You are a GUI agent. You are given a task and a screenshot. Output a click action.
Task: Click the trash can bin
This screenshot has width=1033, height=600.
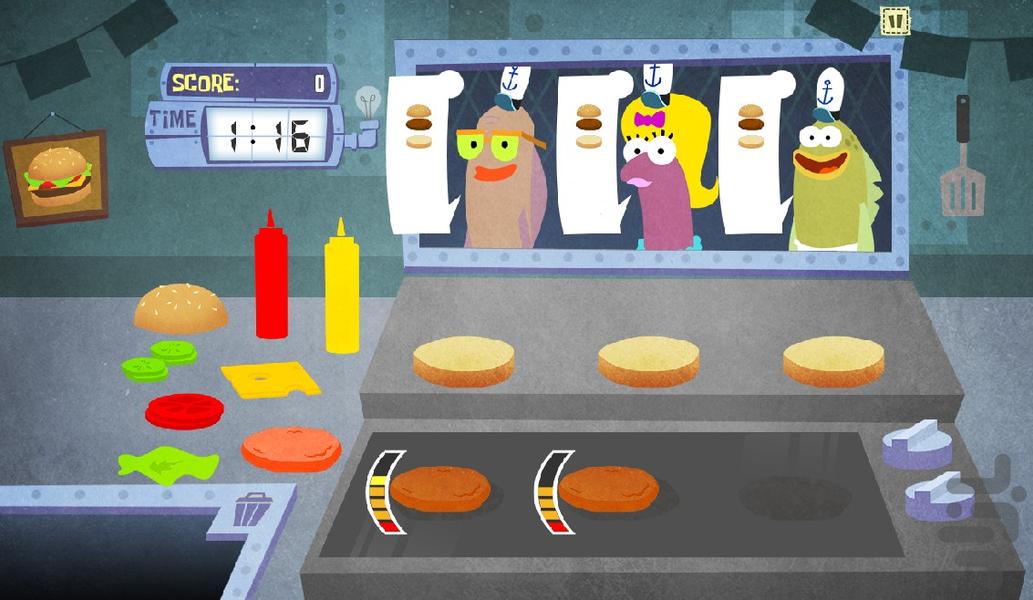[x=250, y=508]
